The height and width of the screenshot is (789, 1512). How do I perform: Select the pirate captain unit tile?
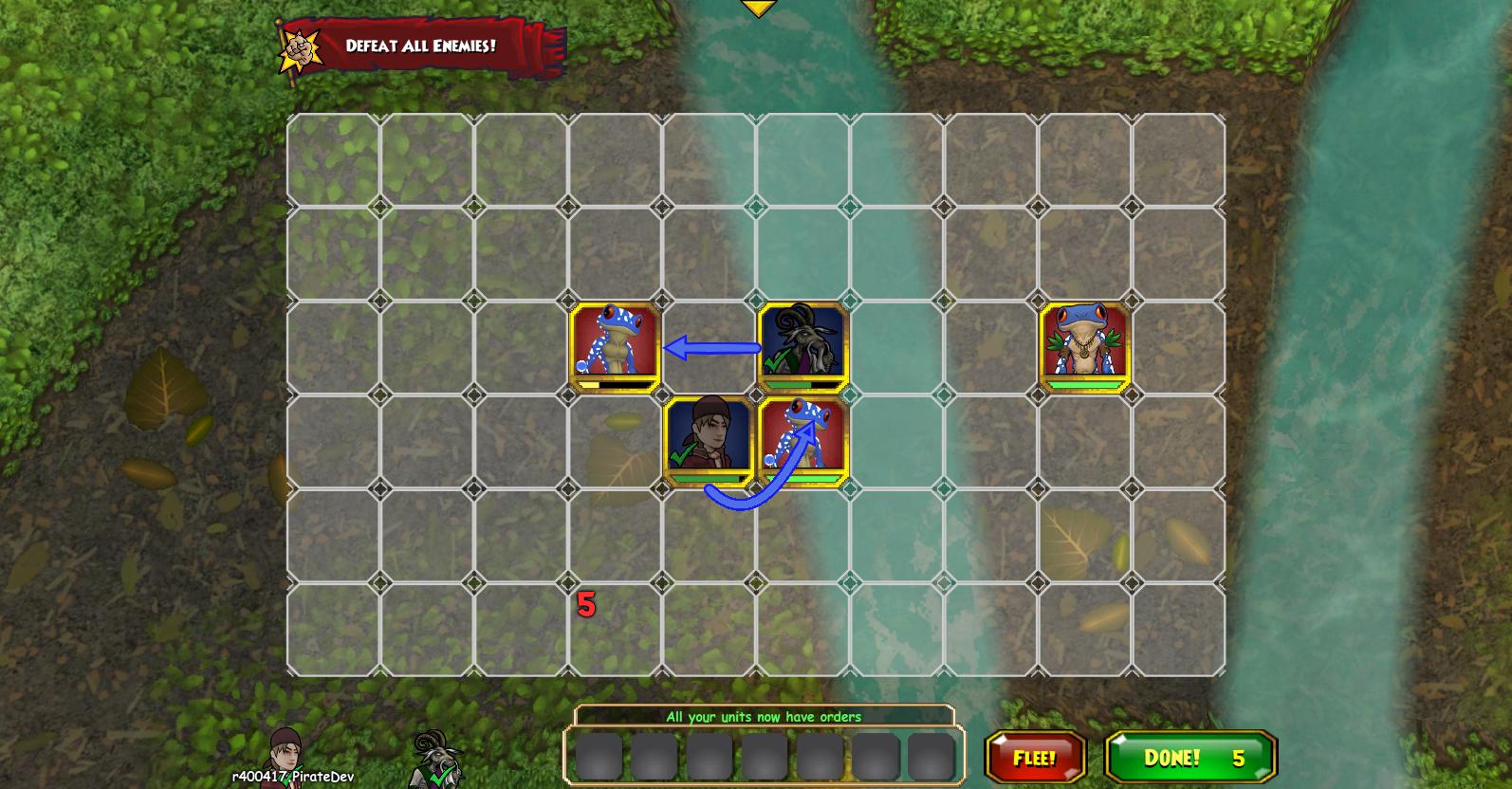click(709, 441)
